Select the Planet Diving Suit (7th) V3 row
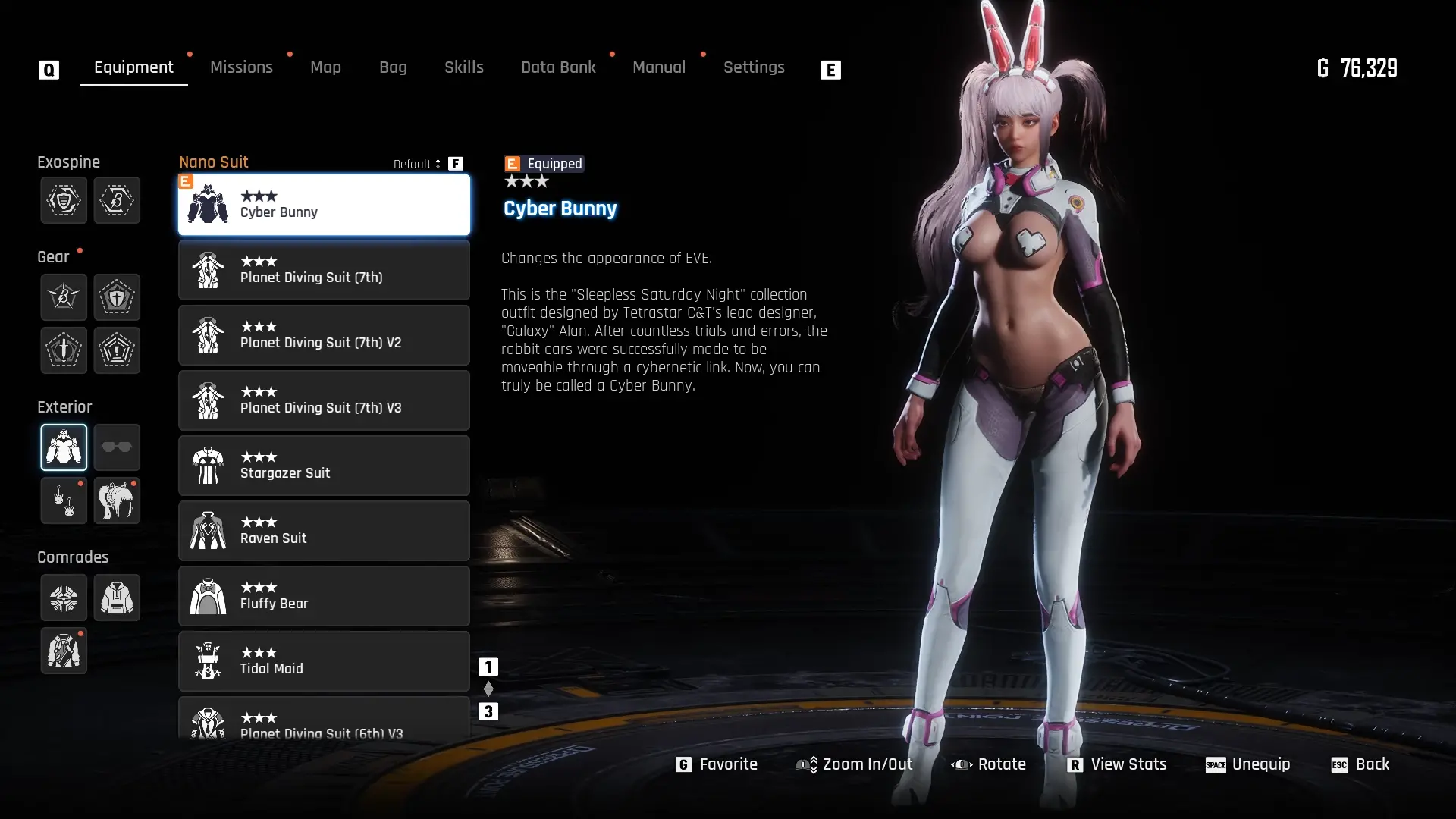 click(324, 400)
